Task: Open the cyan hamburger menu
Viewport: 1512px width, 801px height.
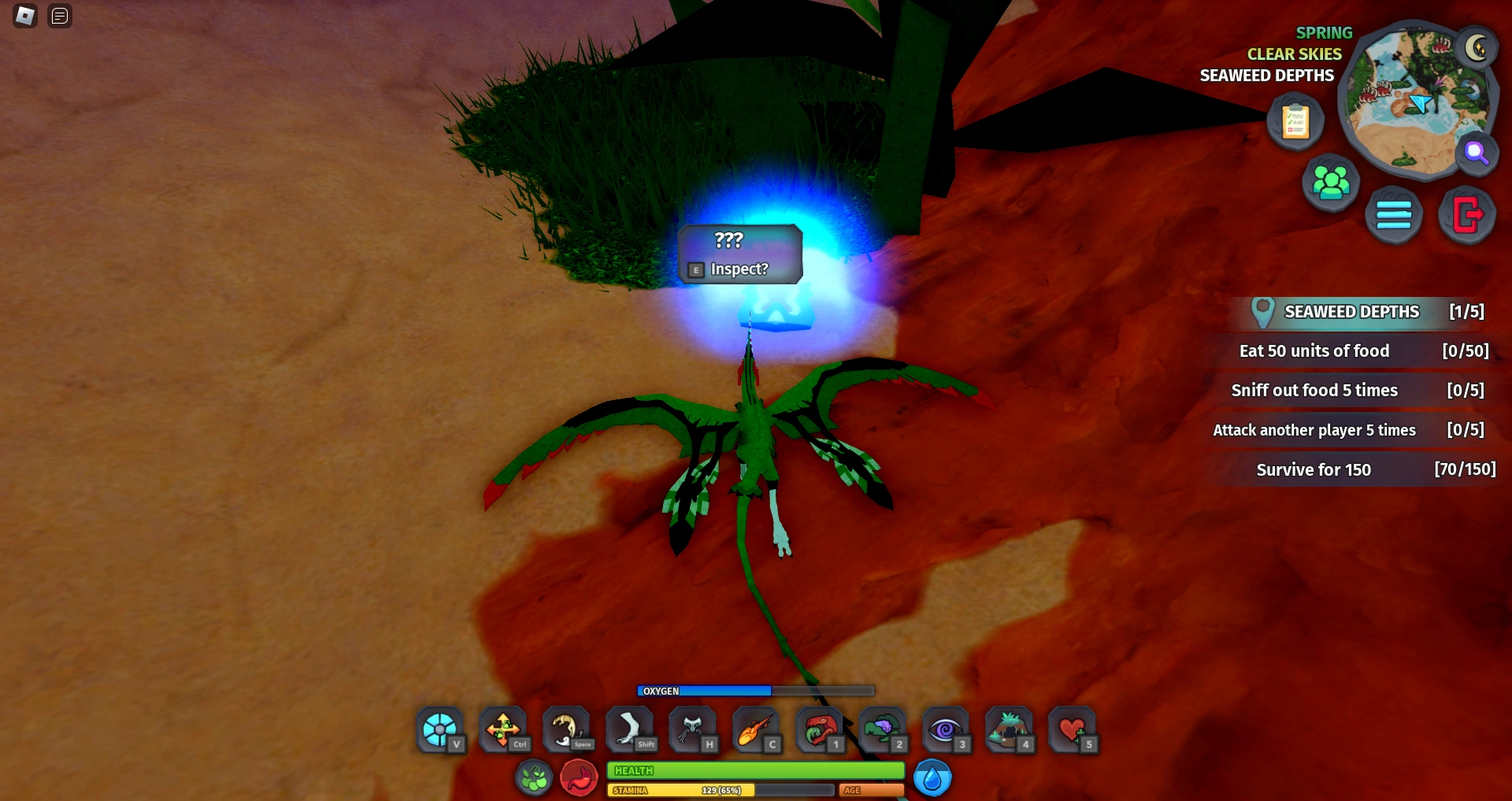Action: click(1395, 213)
